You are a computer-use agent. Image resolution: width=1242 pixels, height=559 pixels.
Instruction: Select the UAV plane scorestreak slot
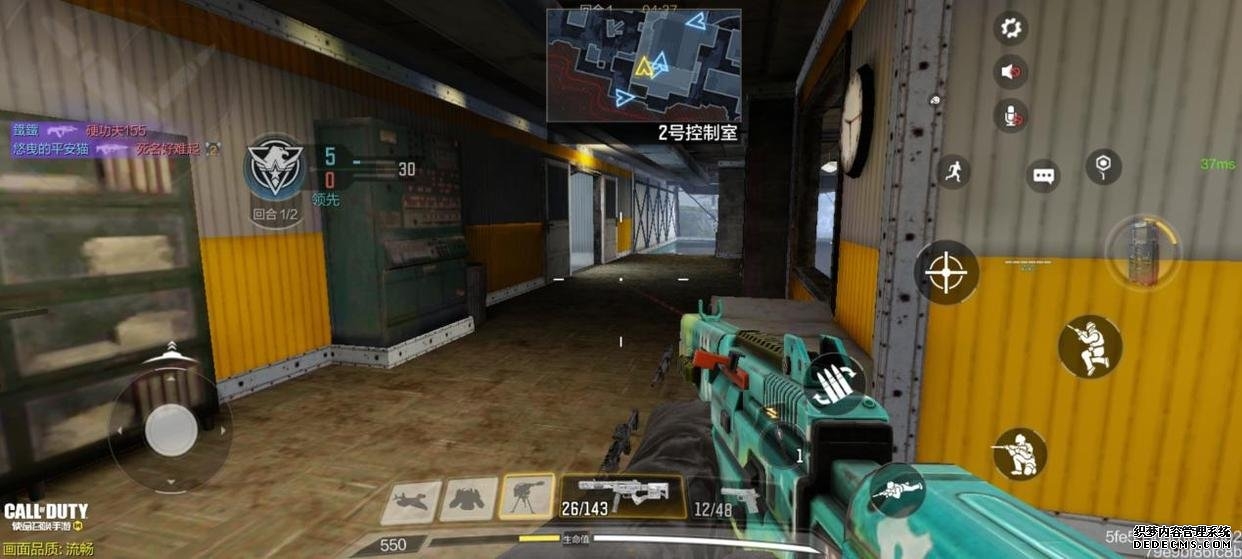tap(410, 502)
